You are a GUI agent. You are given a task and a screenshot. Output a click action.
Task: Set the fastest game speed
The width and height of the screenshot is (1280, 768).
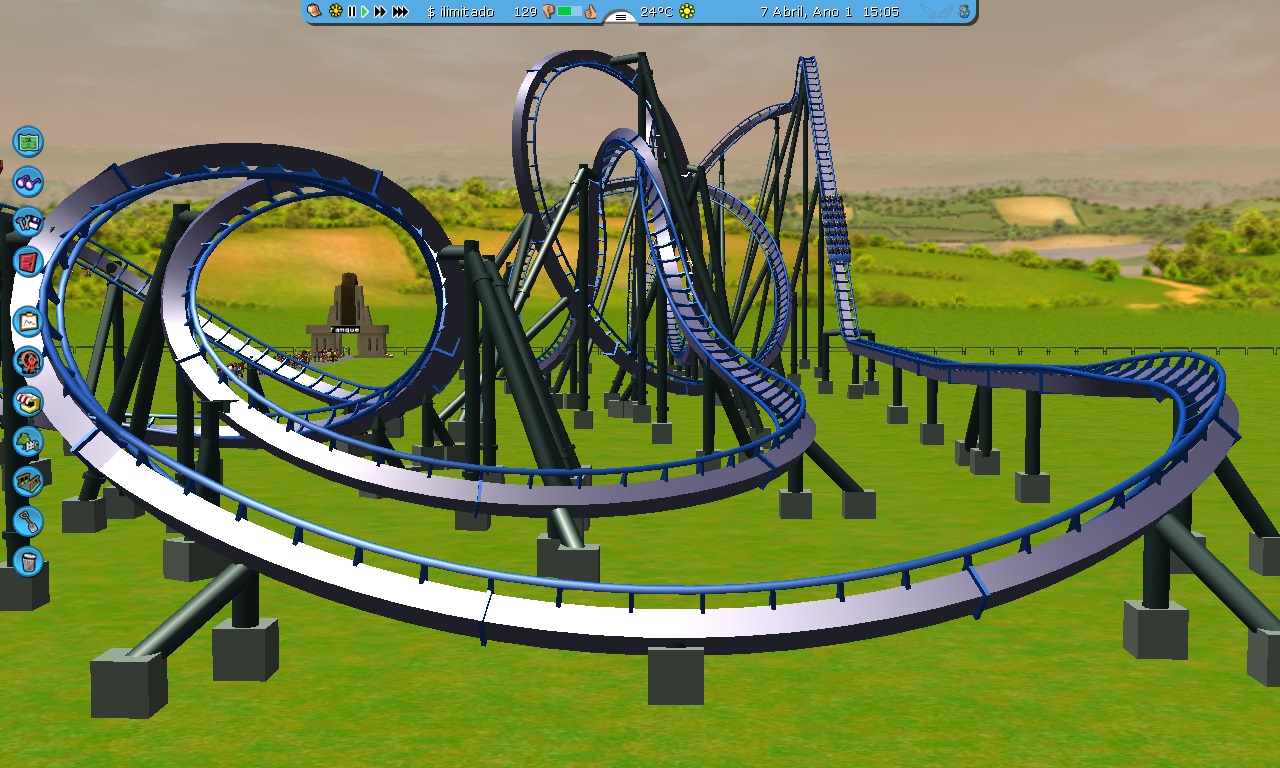click(398, 12)
